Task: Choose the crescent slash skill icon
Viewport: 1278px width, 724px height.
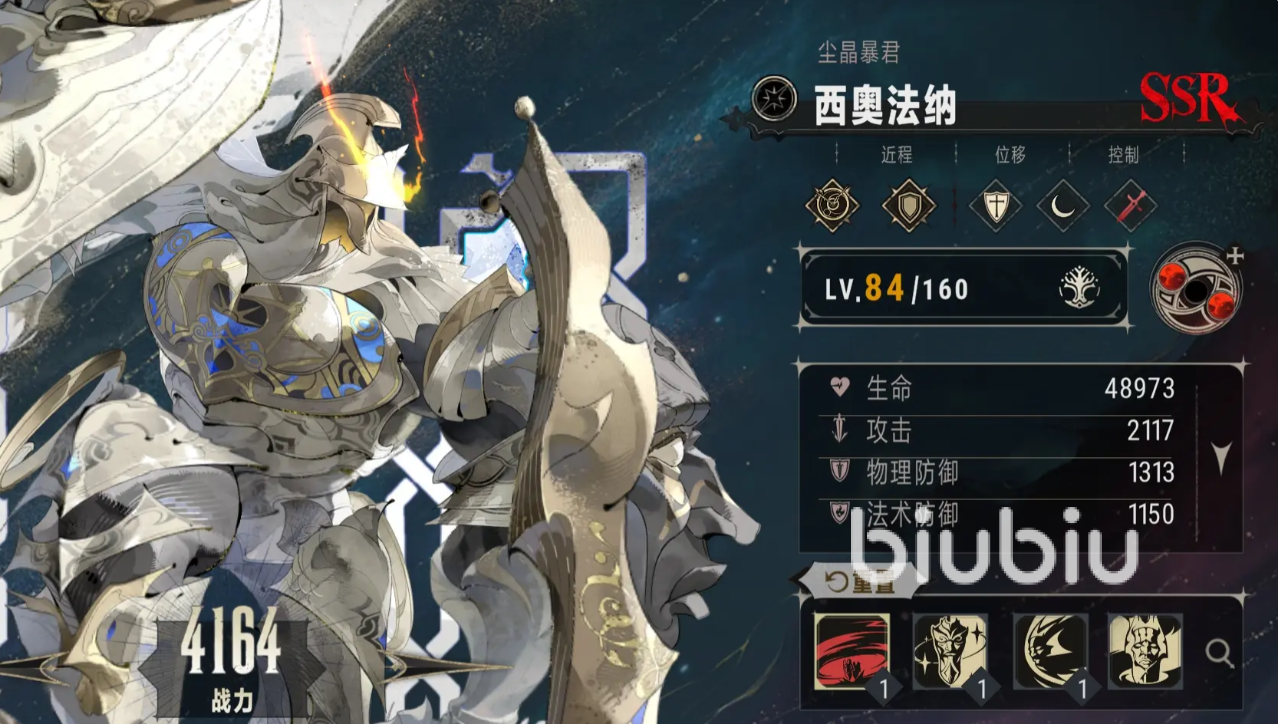Action: (x=1050, y=651)
